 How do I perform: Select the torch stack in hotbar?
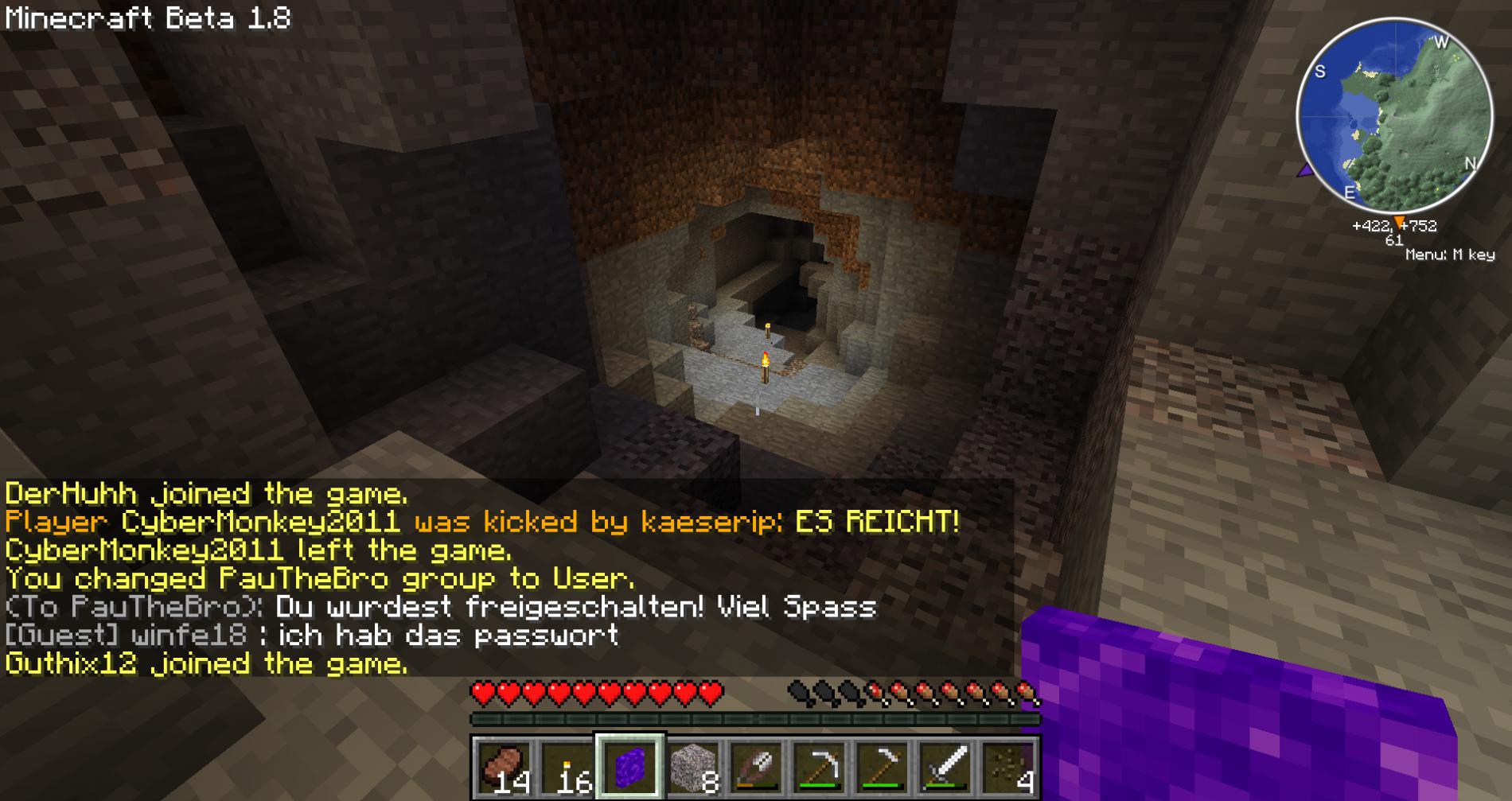567,768
